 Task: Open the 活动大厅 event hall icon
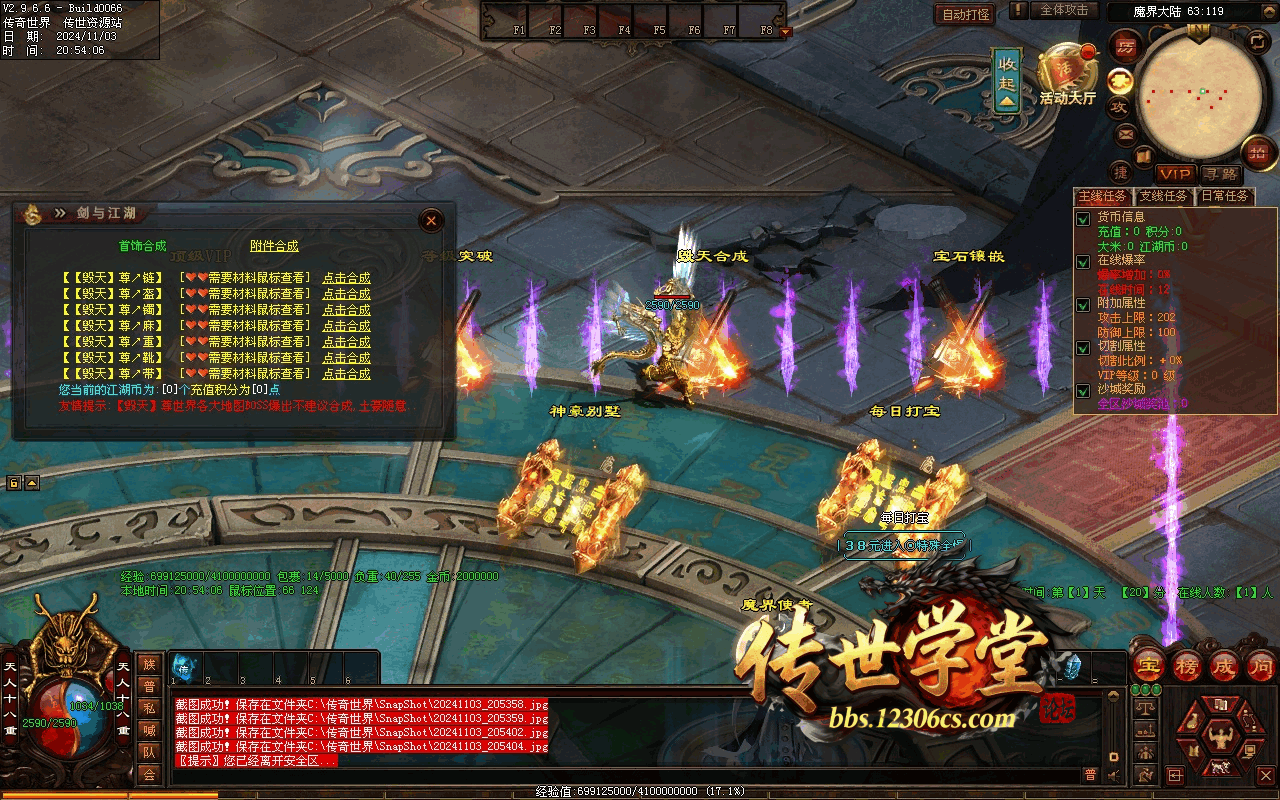pos(1066,75)
